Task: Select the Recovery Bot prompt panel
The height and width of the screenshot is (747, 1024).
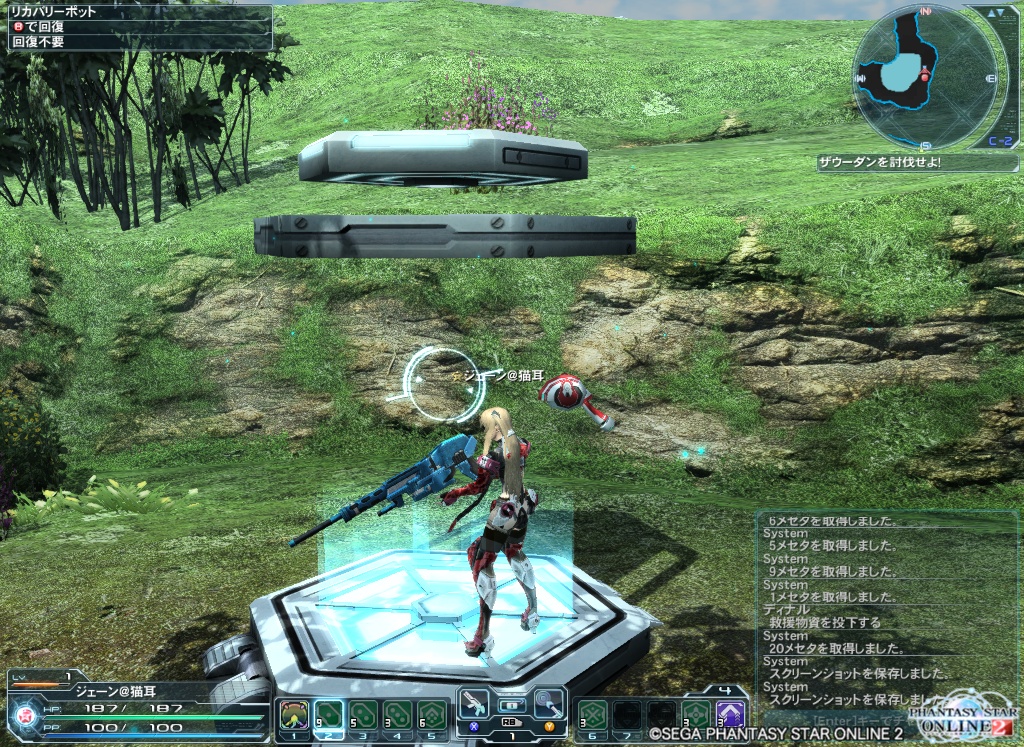Action: coord(137,28)
